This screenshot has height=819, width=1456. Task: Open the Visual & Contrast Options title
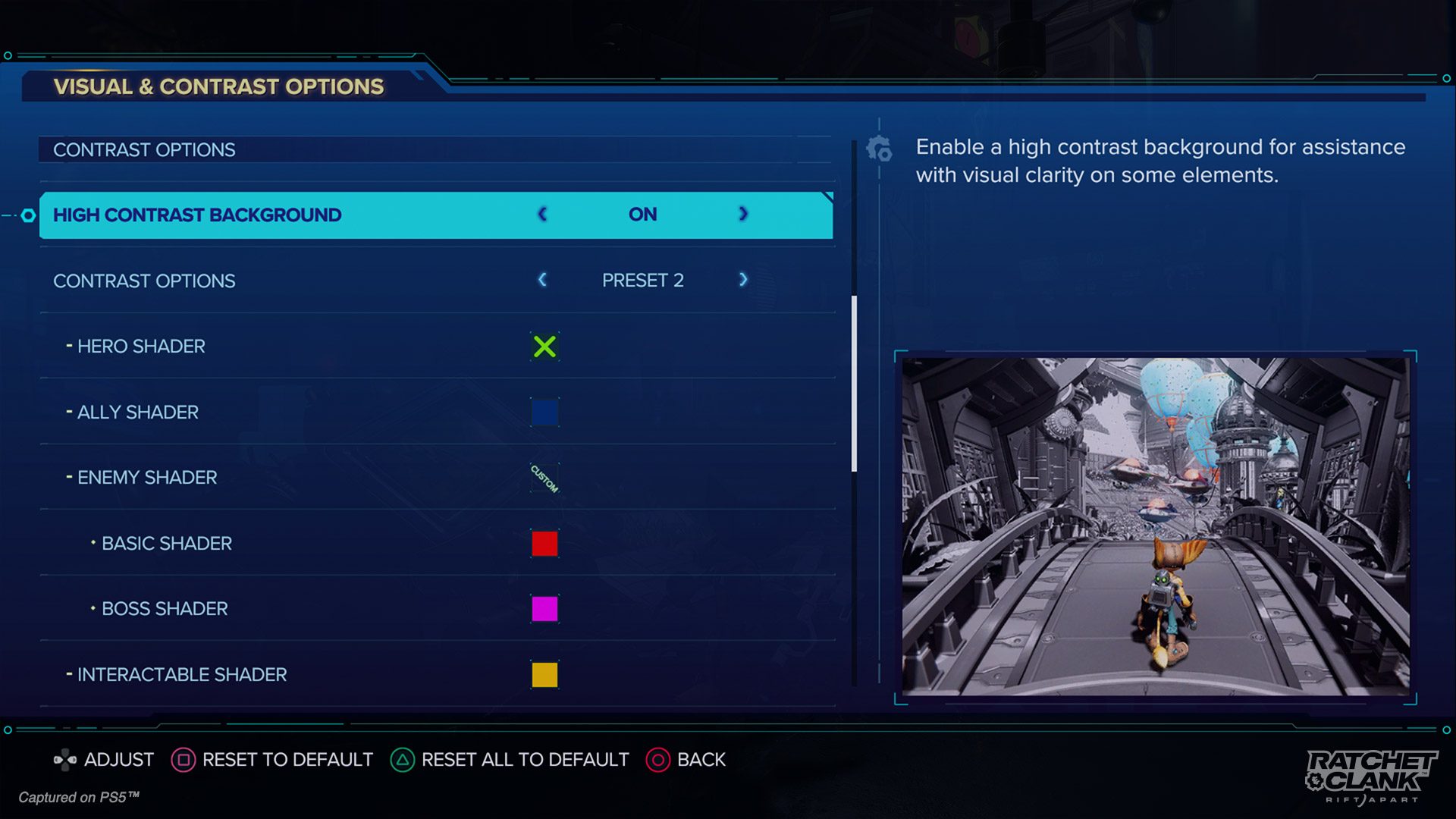217,86
